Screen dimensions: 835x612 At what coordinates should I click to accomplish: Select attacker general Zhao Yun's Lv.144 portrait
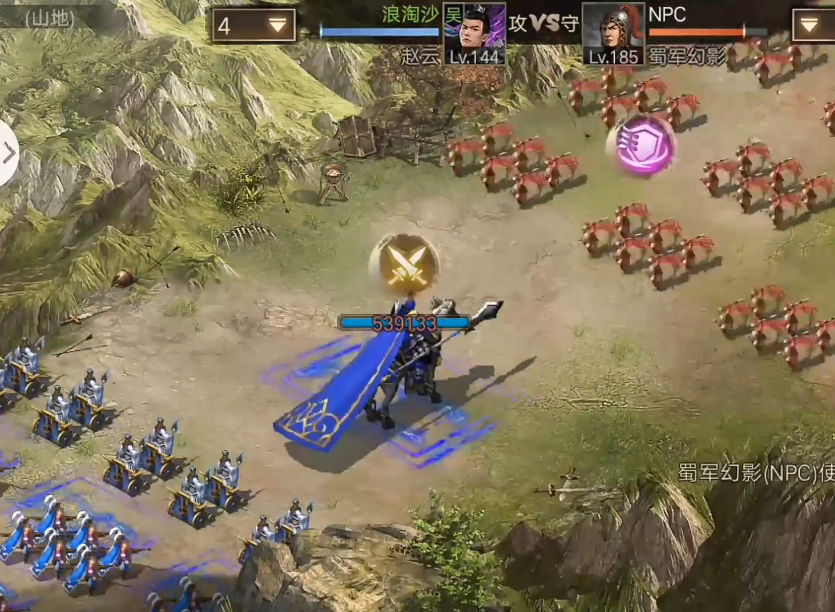474,33
